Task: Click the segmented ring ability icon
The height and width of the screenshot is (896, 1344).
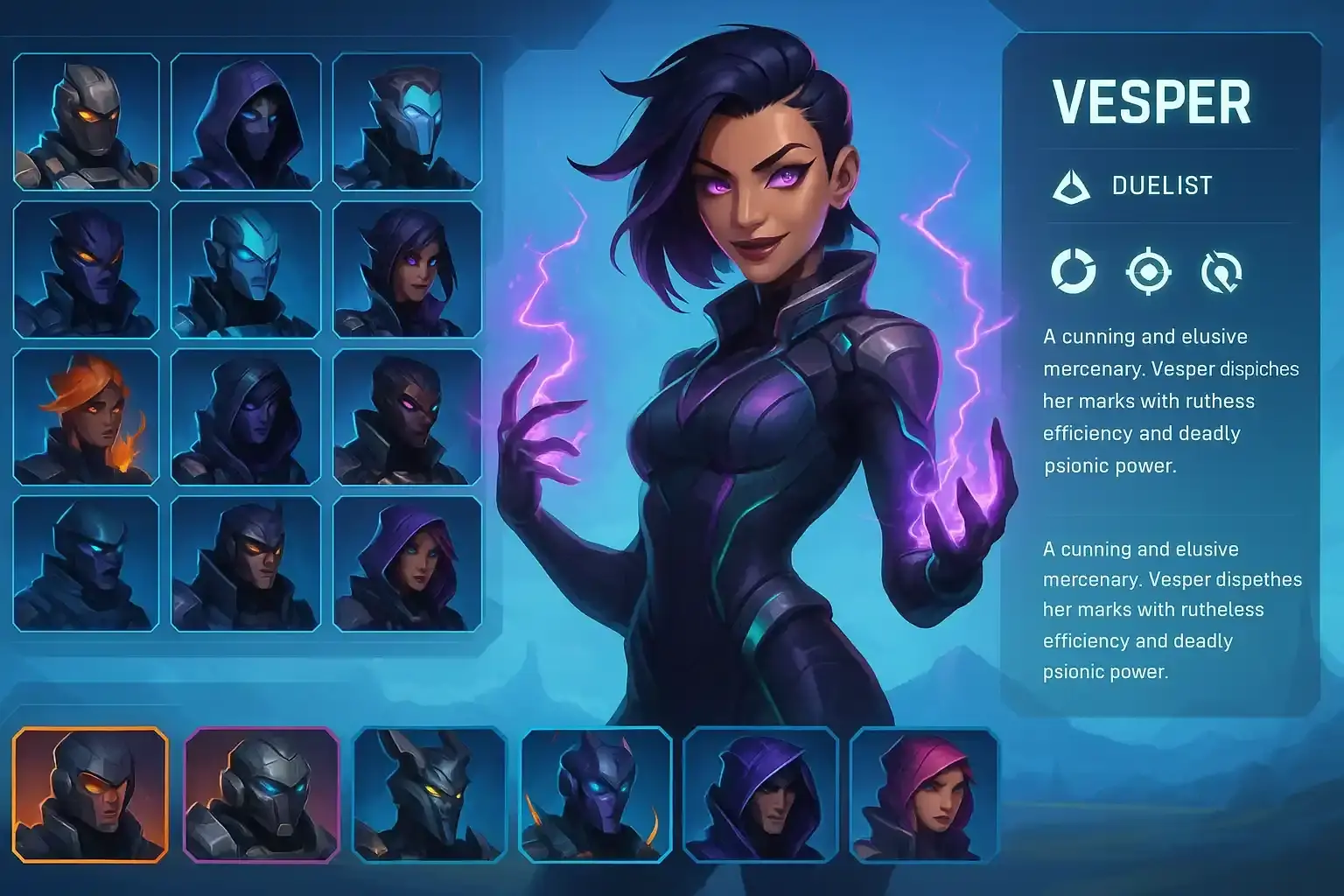Action: click(1073, 274)
